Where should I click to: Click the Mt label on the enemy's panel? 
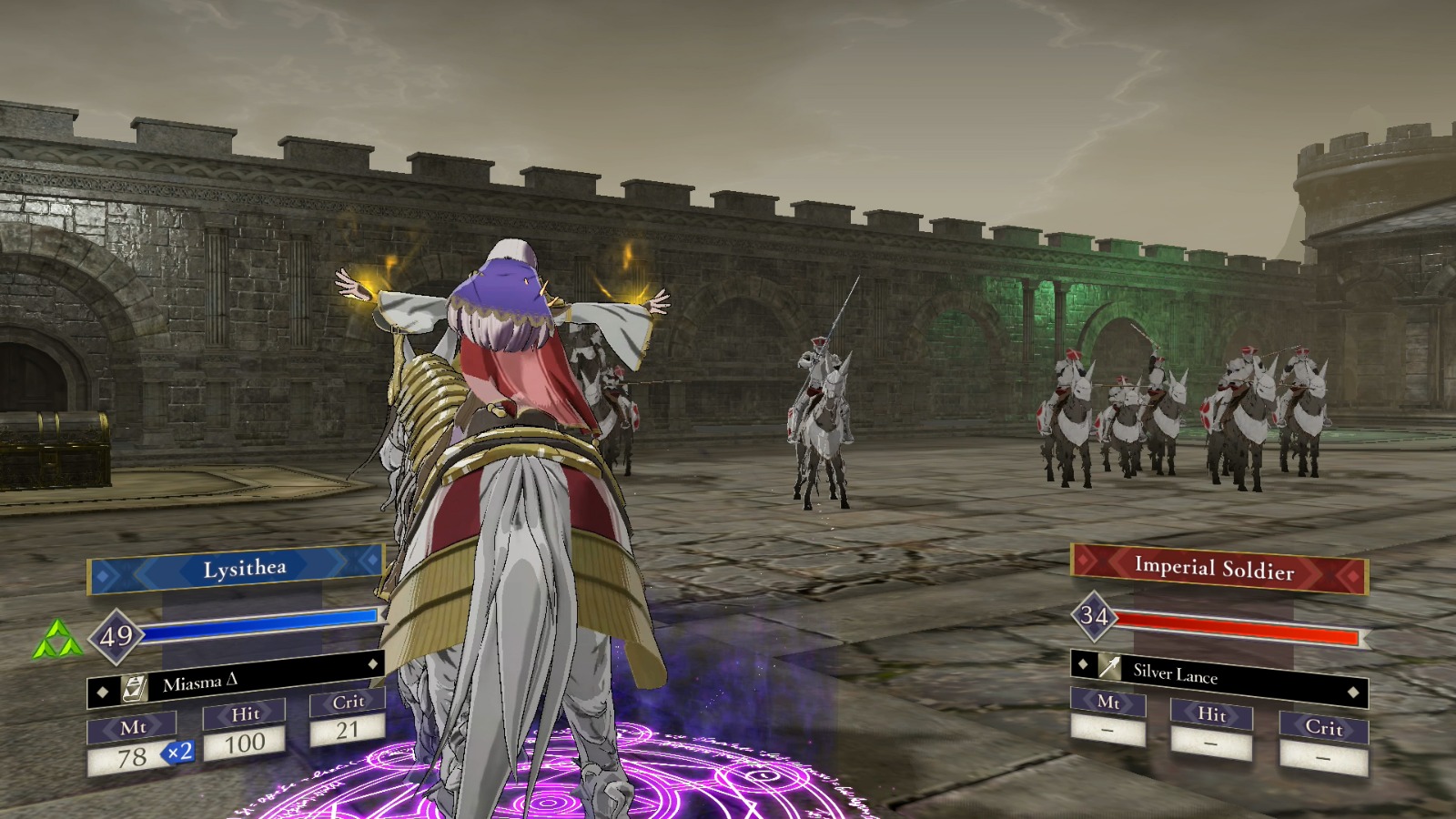1107,704
